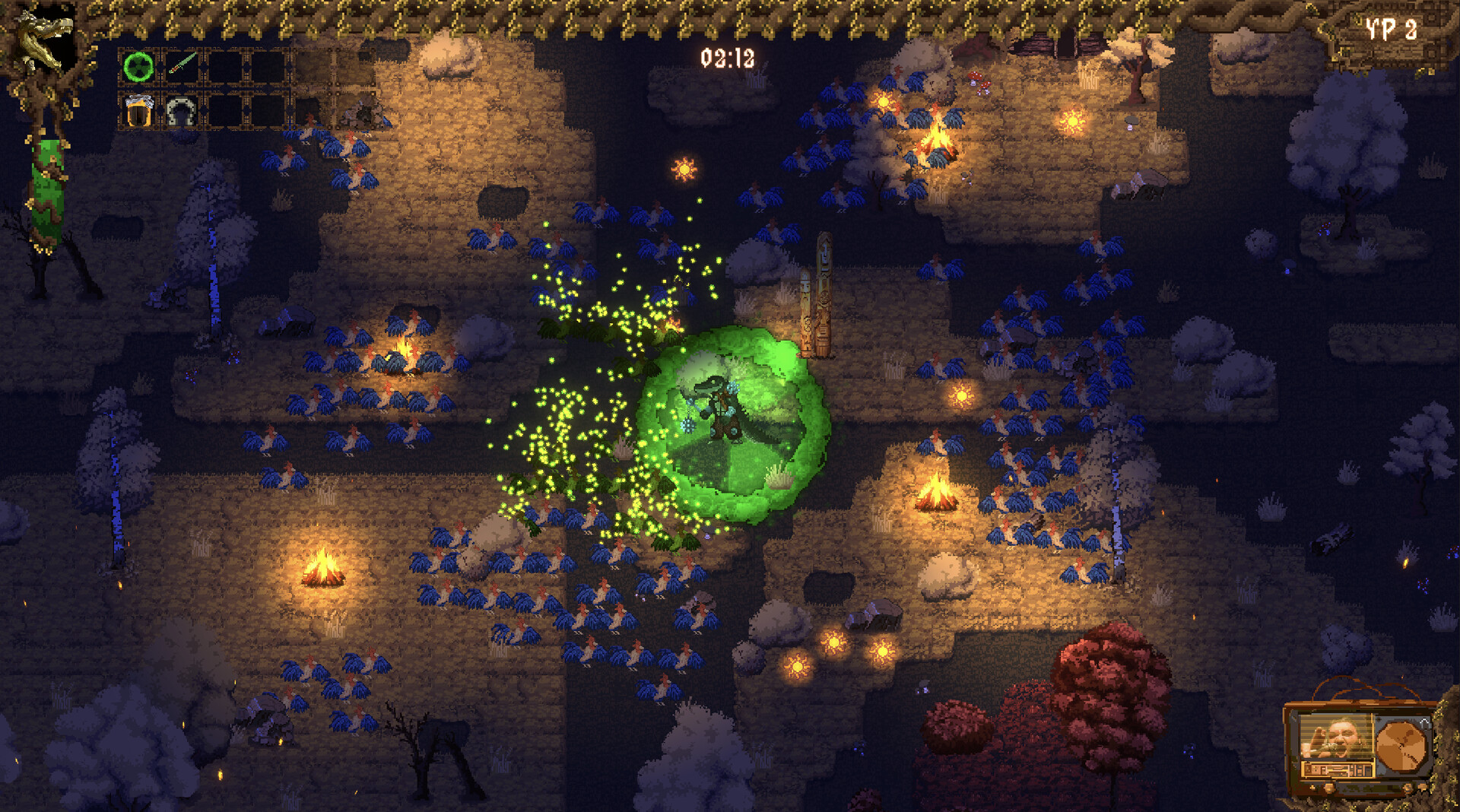Click the headphone icon on the radio
Image resolution: width=1460 pixels, height=812 pixels.
(1426, 723)
